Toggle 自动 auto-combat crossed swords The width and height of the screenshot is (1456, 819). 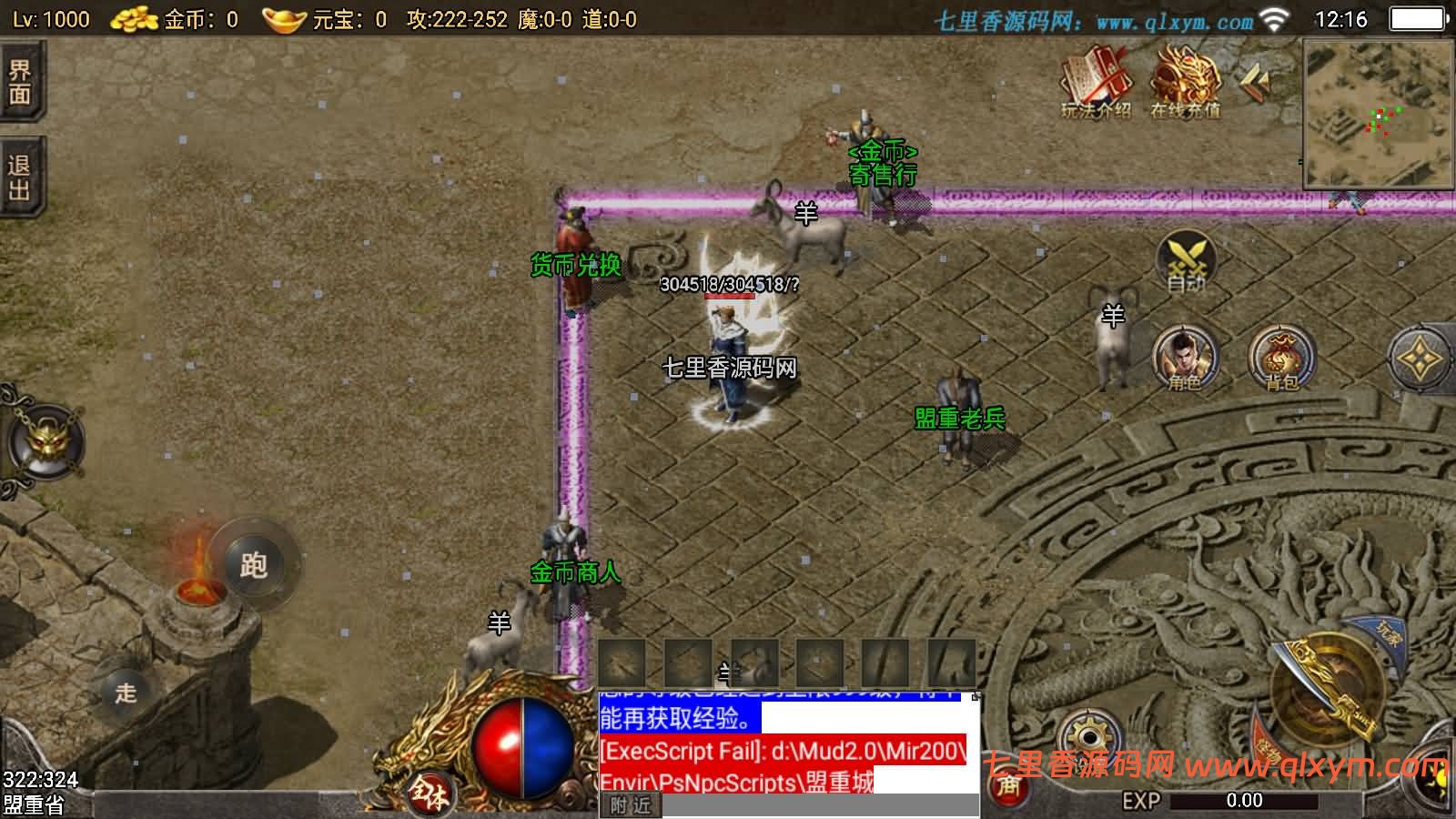click(1186, 261)
